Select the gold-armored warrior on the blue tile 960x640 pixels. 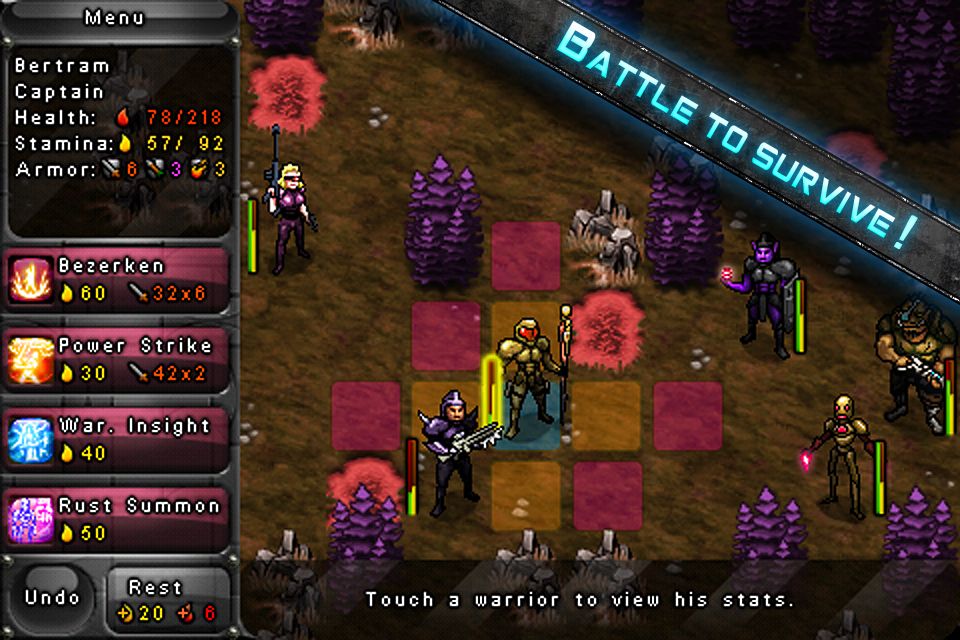527,380
